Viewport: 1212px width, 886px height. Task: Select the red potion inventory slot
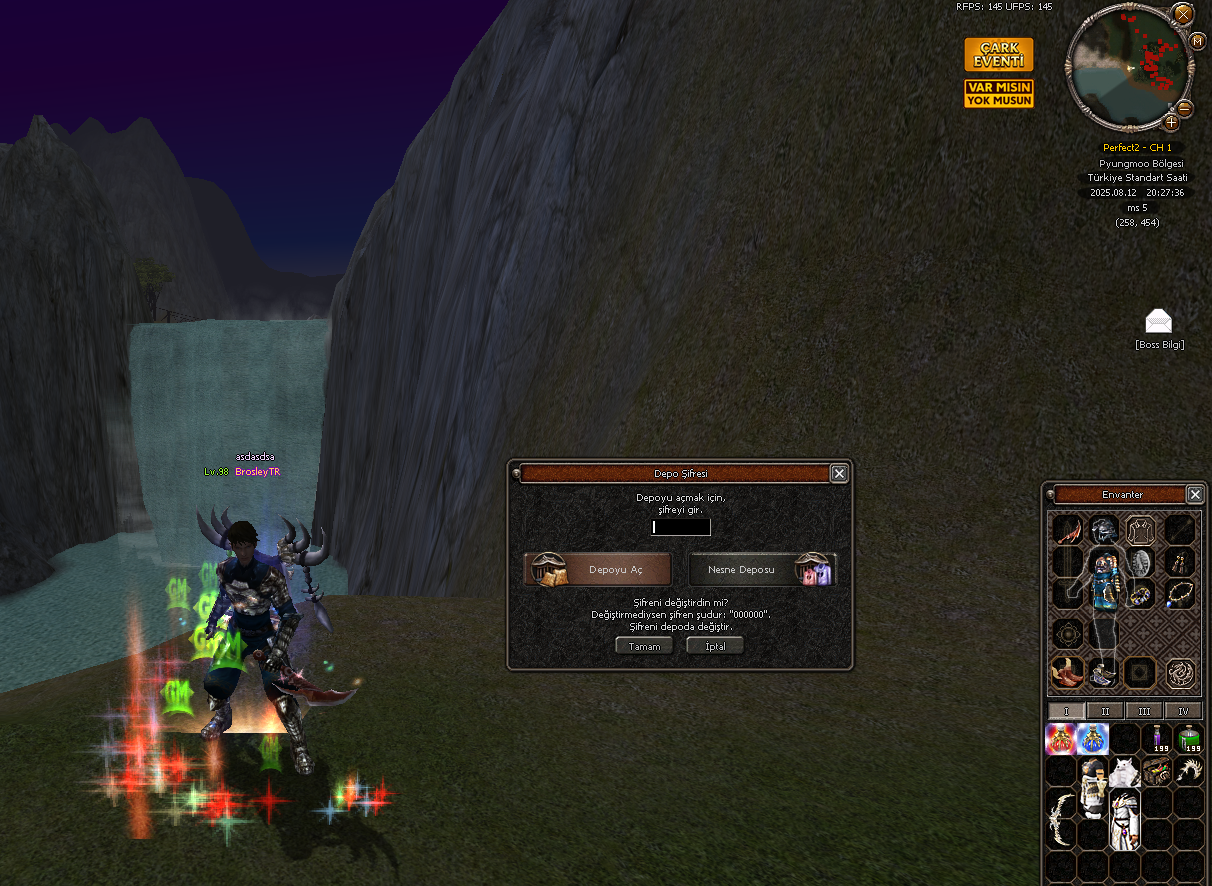(x=1060, y=739)
